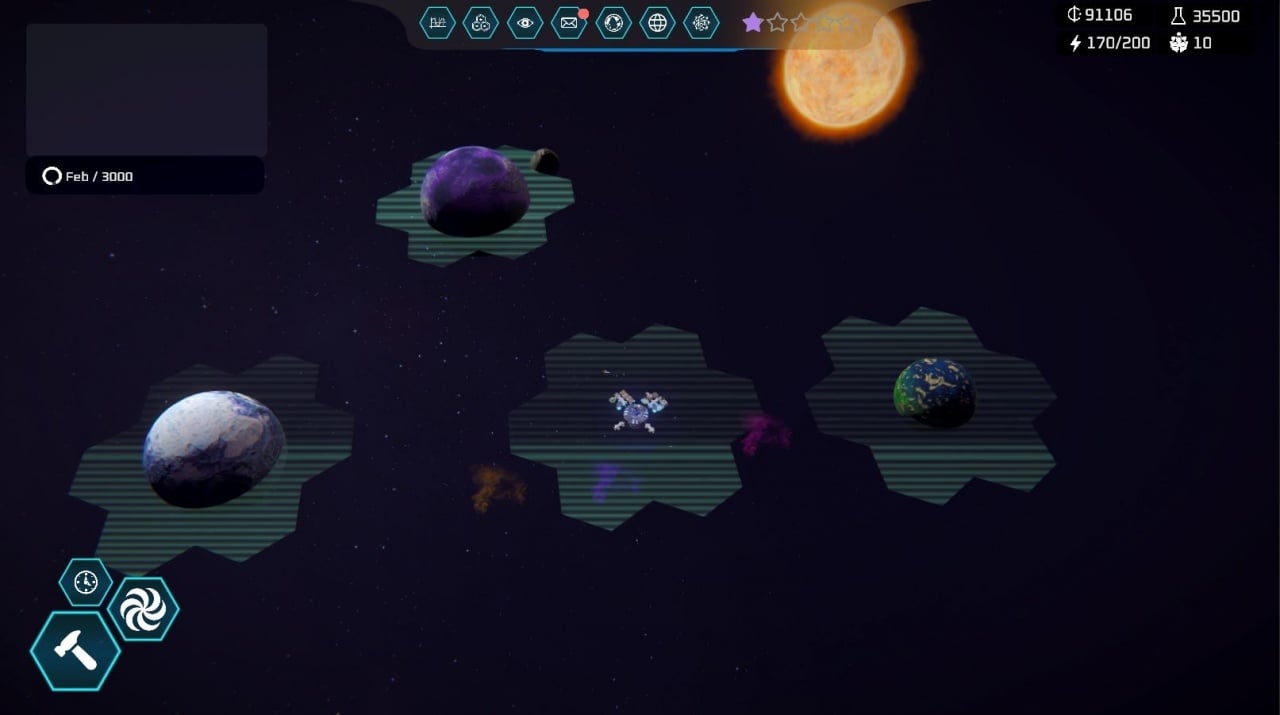Select the dotted swirl icon in top bar
This screenshot has height=715, width=1280.
701,22
